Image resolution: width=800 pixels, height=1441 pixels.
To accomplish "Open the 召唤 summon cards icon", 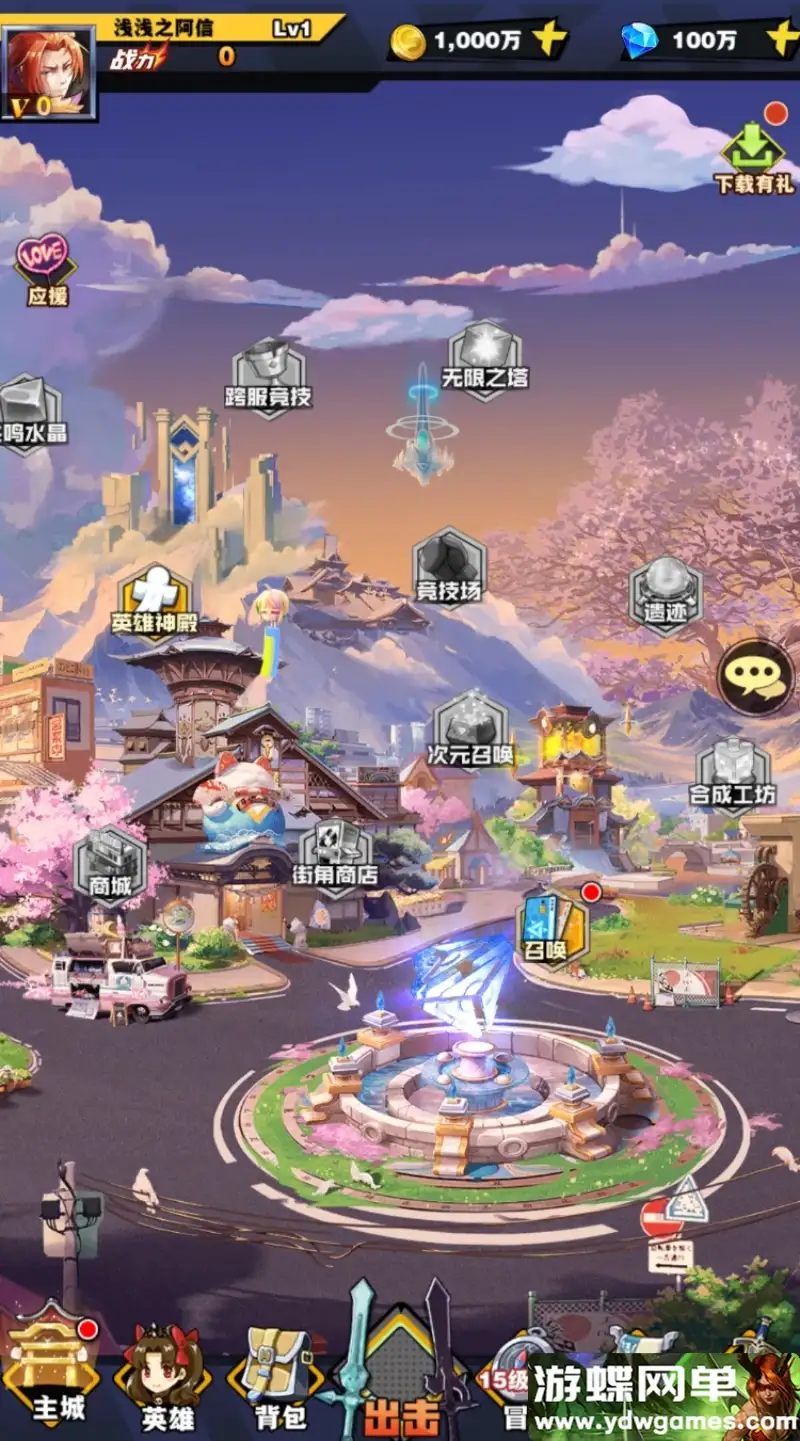I will [x=553, y=928].
